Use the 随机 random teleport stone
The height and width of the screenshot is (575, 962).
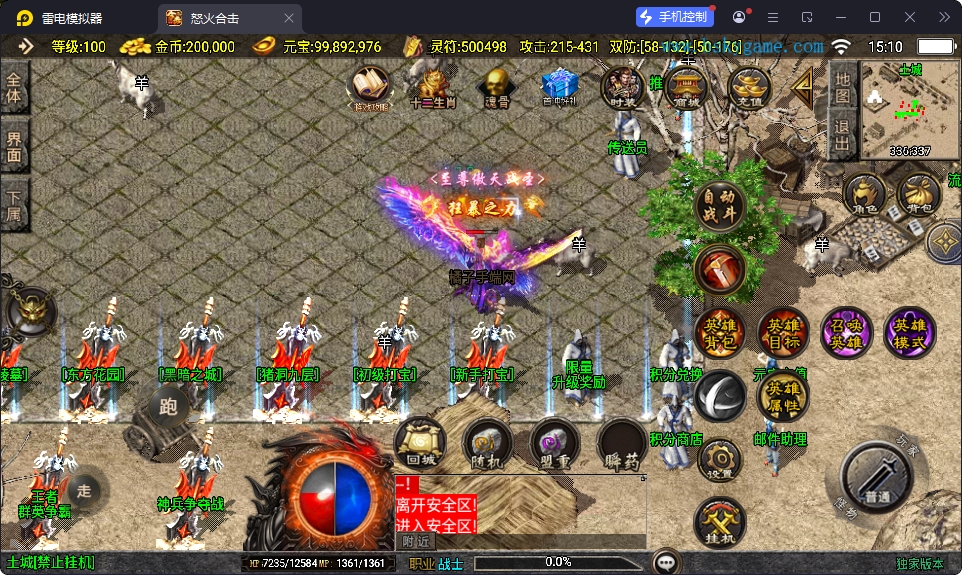[487, 443]
